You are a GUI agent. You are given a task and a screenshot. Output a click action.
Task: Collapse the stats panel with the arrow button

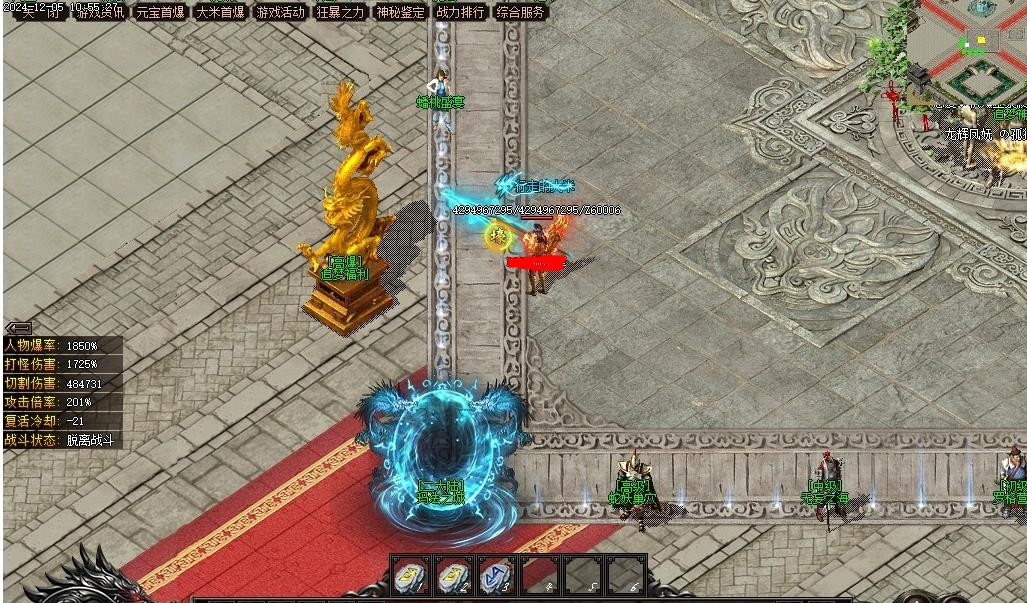click(18, 328)
